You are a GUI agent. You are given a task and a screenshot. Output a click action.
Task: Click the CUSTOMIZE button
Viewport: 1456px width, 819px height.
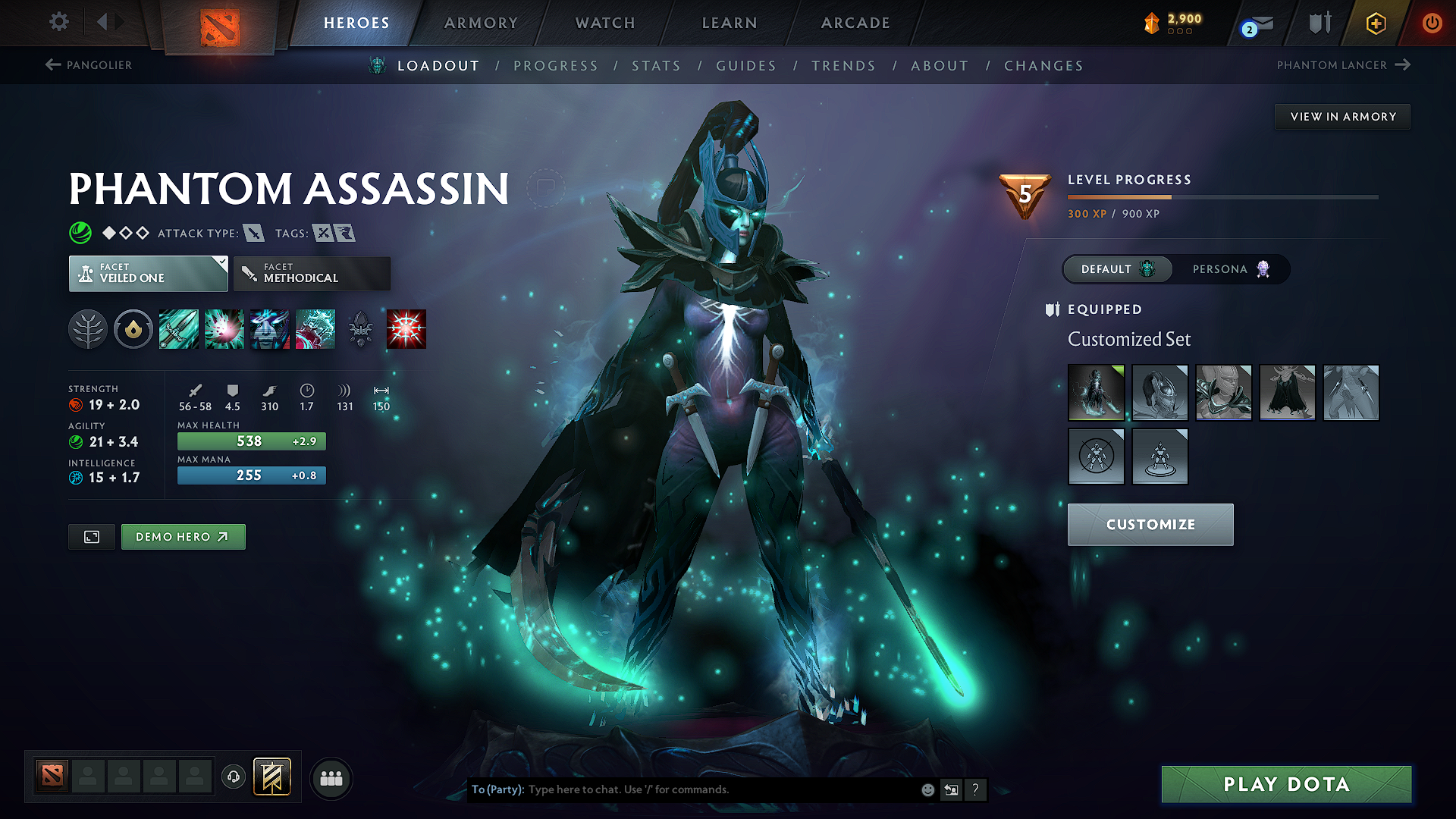pyautogui.click(x=1150, y=524)
